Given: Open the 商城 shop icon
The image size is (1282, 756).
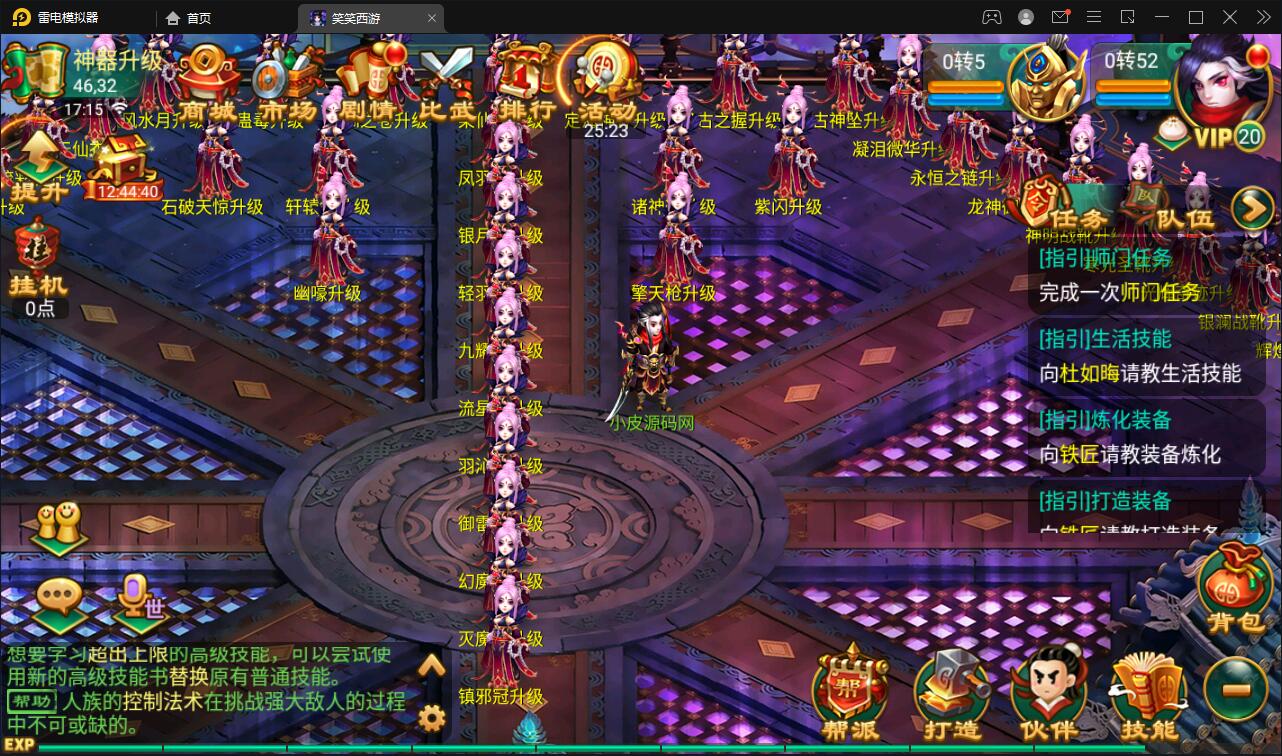Looking at the screenshot, I should point(208,78).
